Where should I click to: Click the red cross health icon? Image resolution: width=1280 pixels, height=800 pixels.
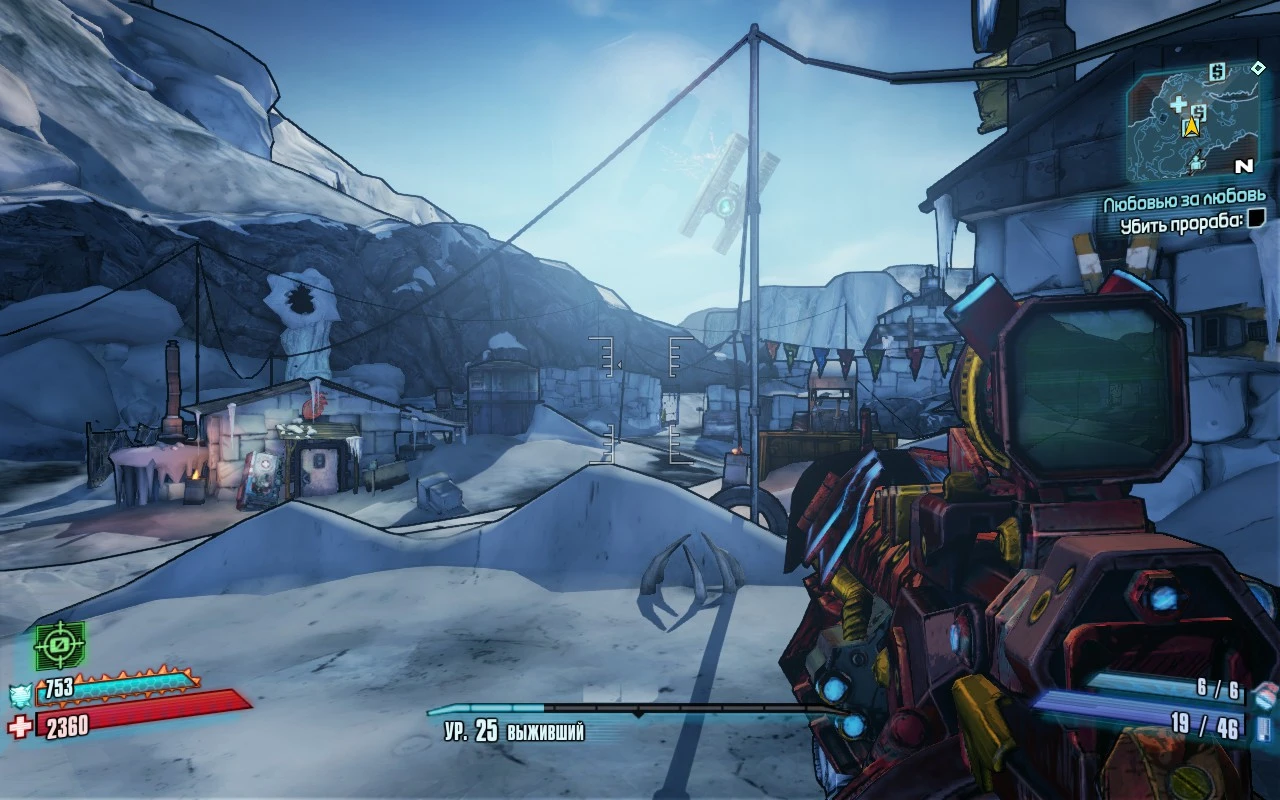coord(19,723)
